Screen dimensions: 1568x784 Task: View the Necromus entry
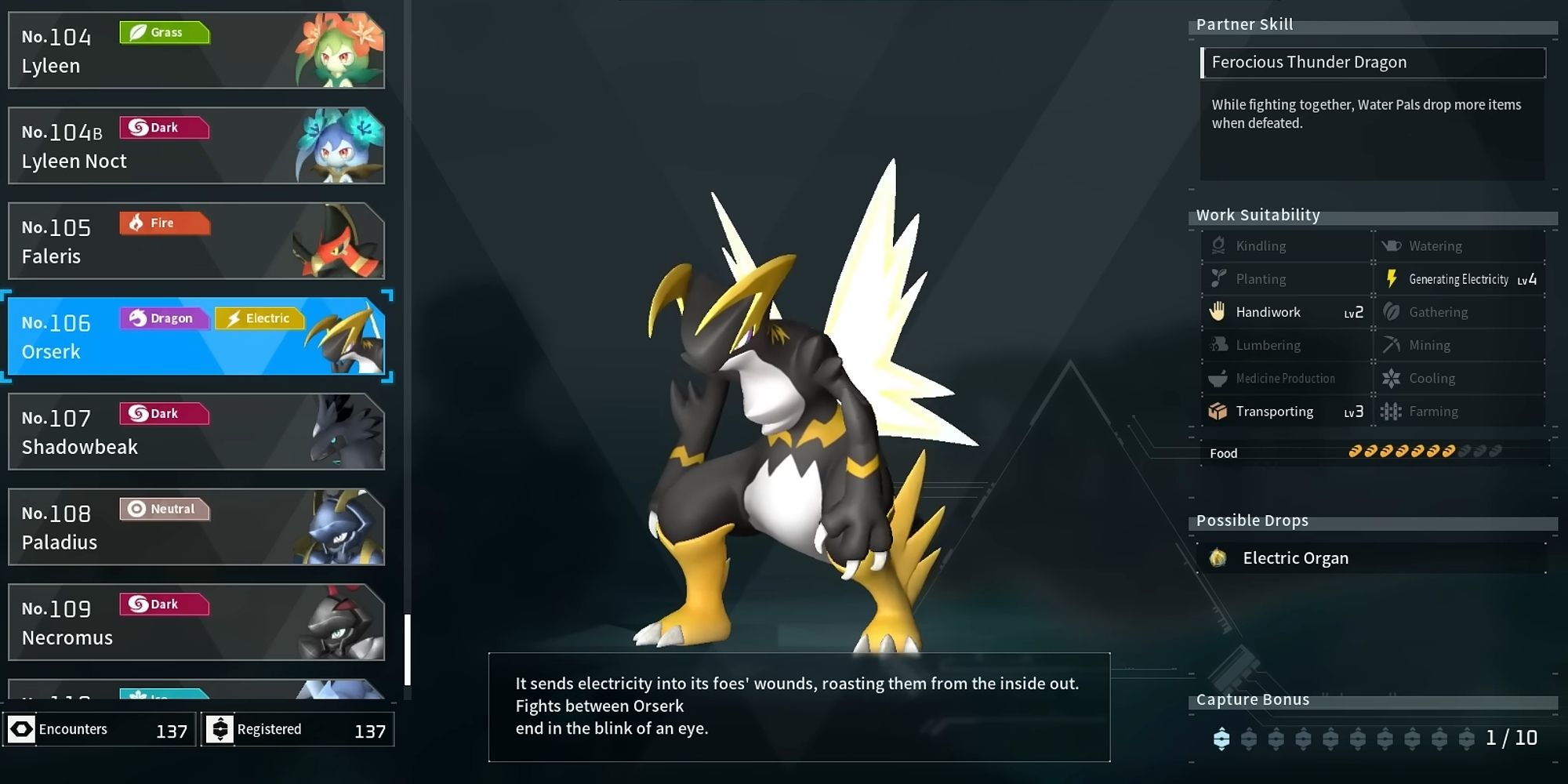click(x=196, y=622)
